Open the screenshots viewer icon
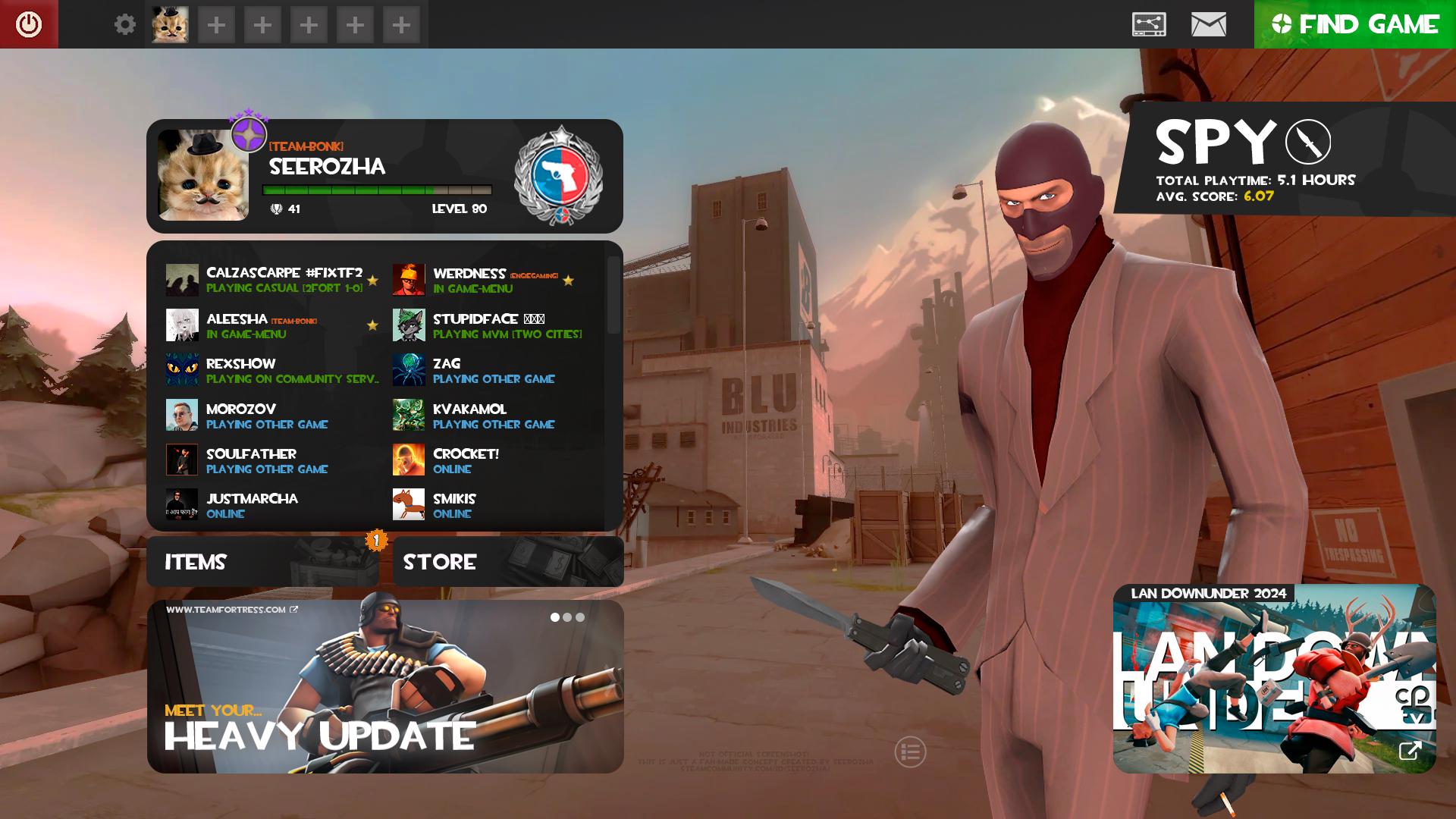Screen dimensions: 1456x819 (x=1147, y=24)
